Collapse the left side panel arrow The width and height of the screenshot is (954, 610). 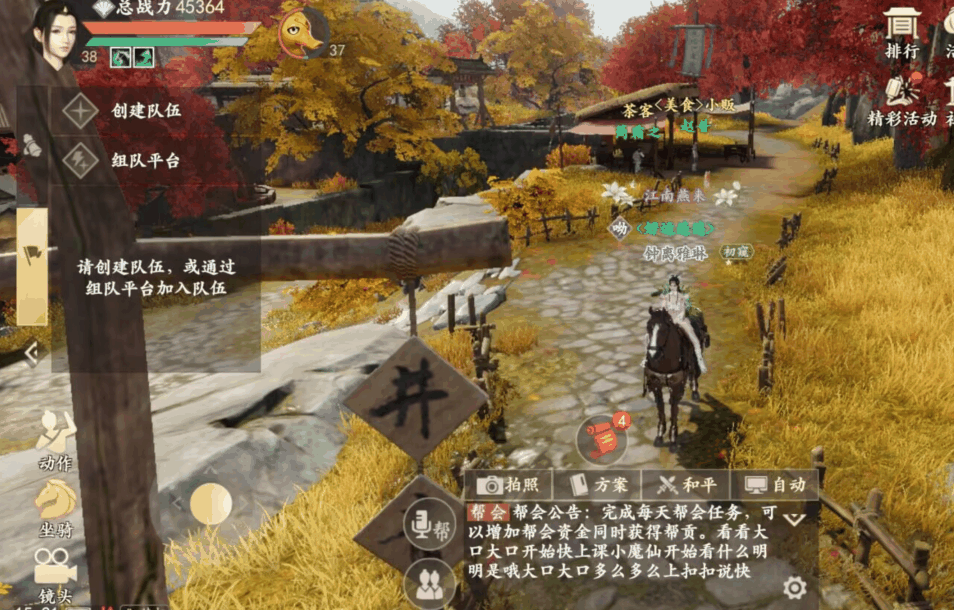31,352
